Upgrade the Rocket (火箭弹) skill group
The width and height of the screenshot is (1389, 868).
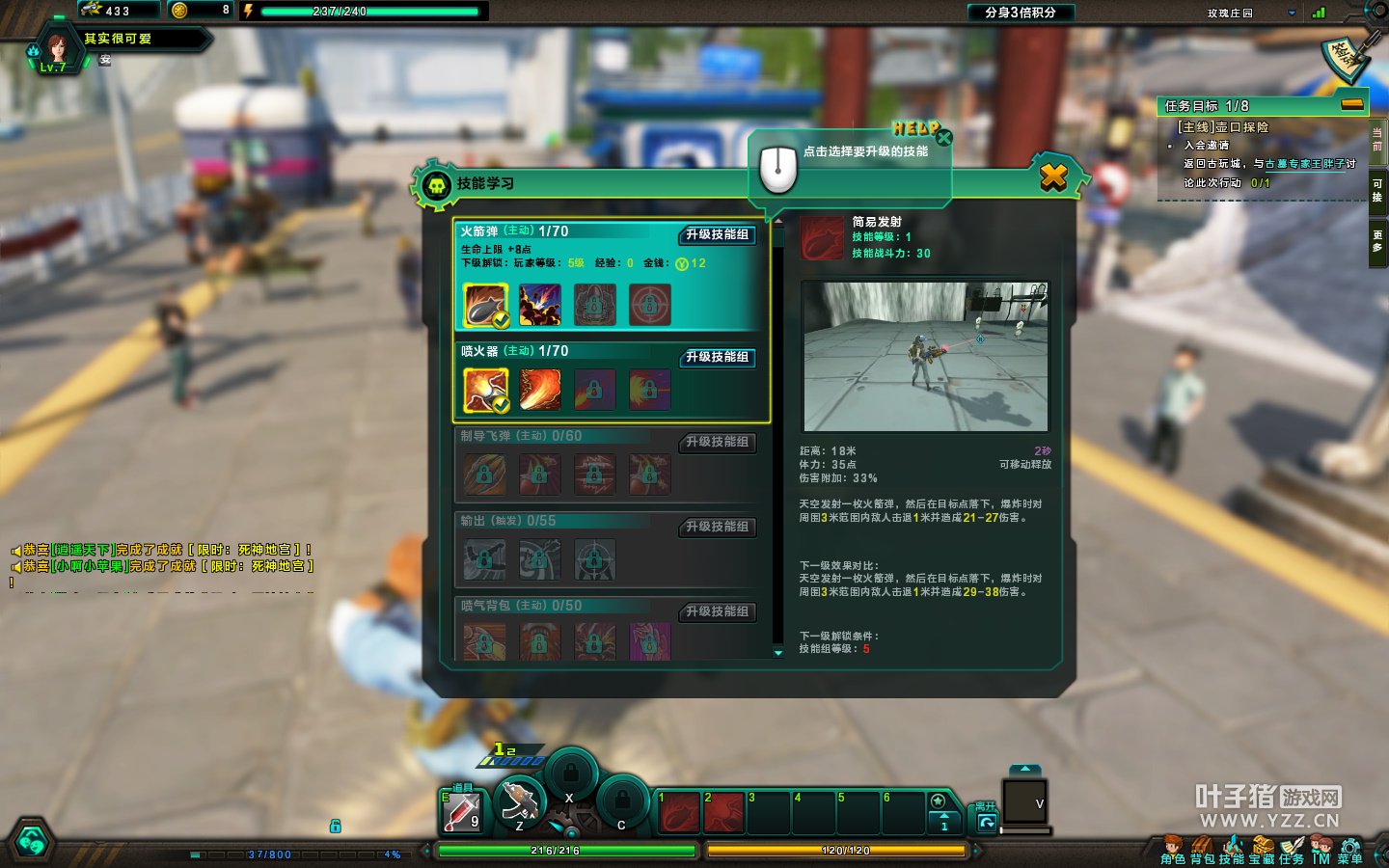click(x=717, y=234)
